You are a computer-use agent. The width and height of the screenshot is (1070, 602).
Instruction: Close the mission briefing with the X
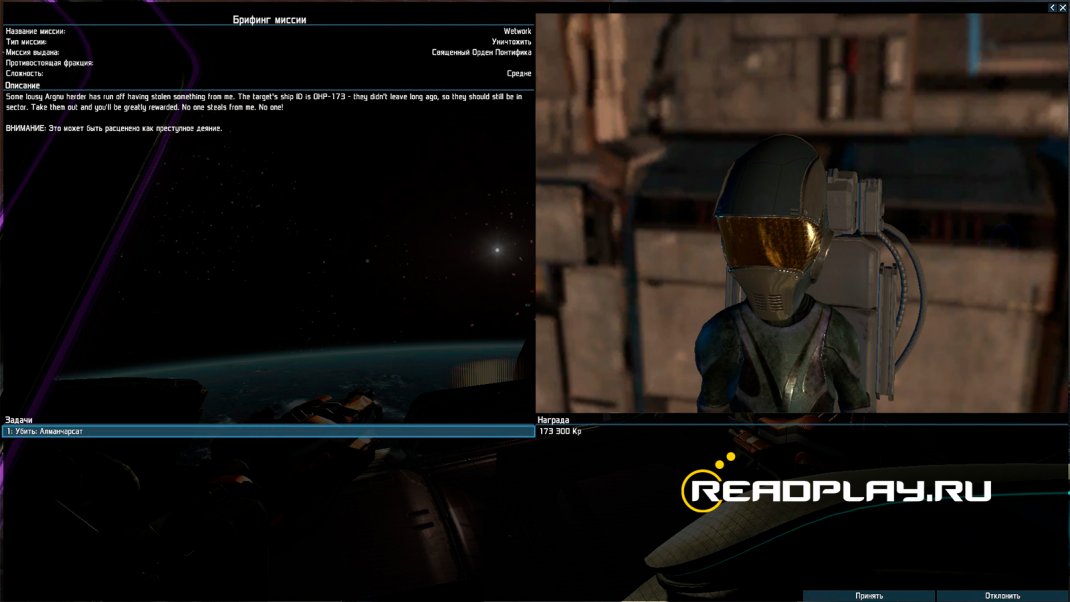click(x=1063, y=7)
